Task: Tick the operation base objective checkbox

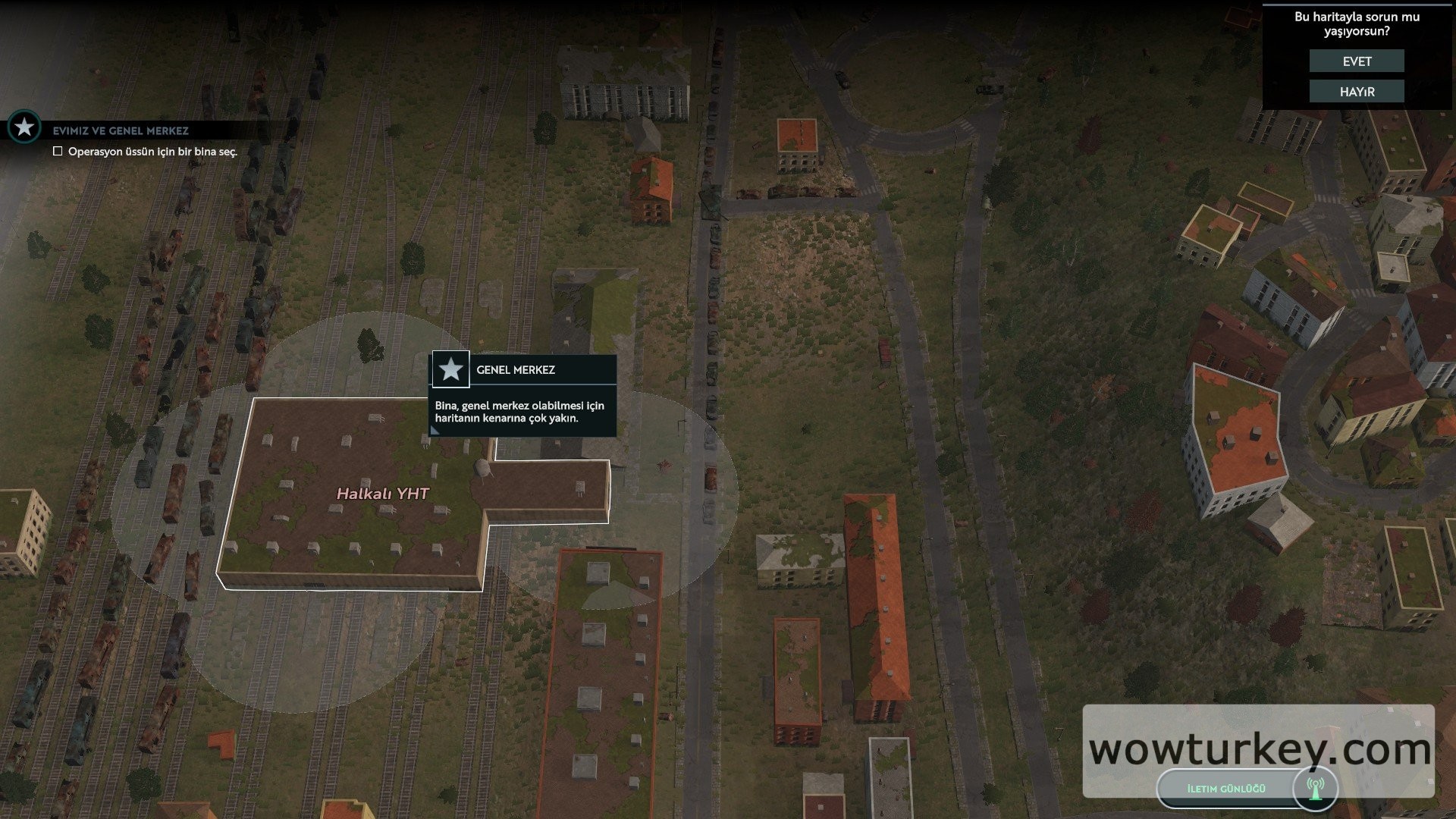Action: pyautogui.click(x=58, y=152)
